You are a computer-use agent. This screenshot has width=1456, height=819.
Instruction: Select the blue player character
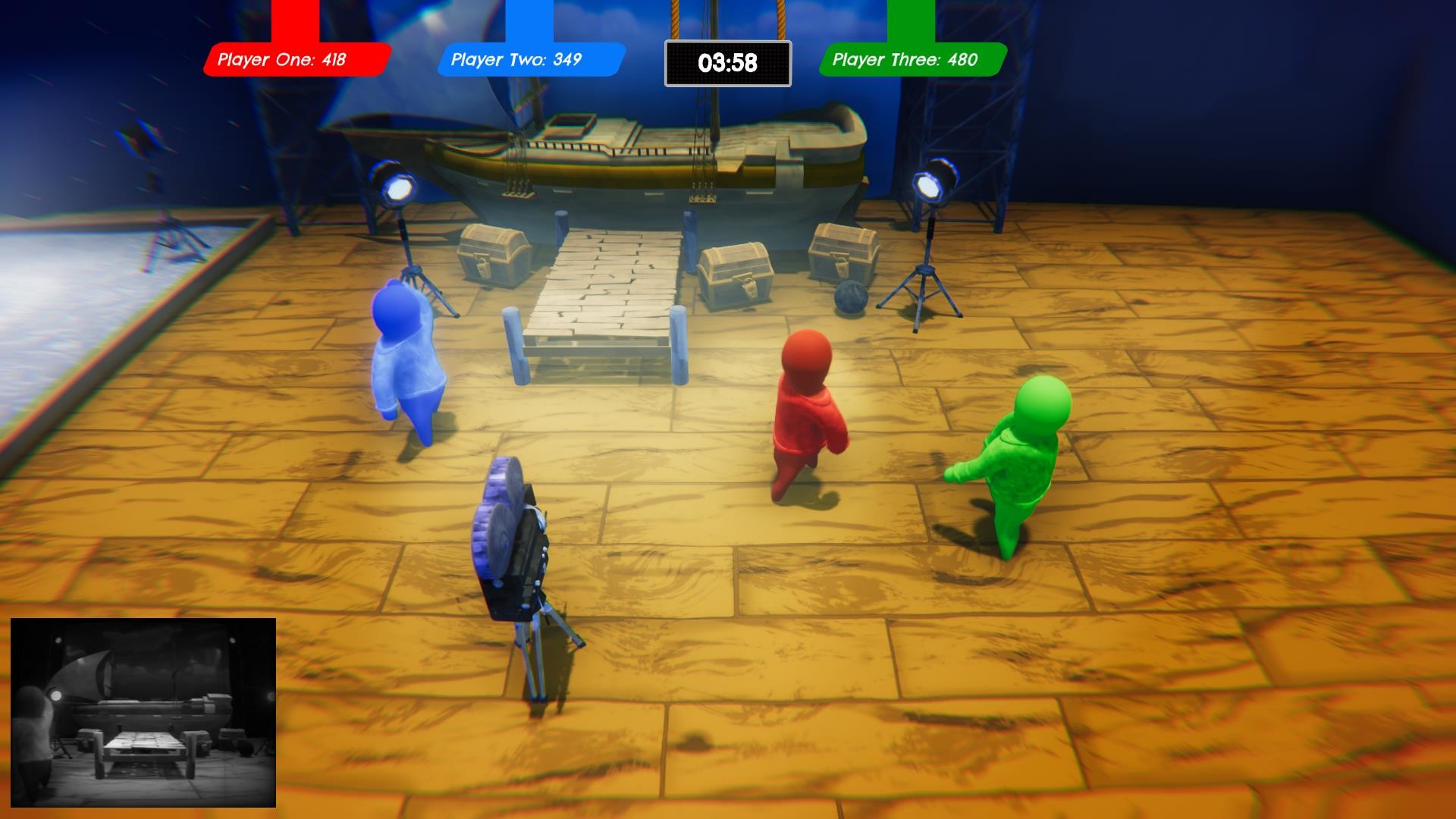point(406,364)
